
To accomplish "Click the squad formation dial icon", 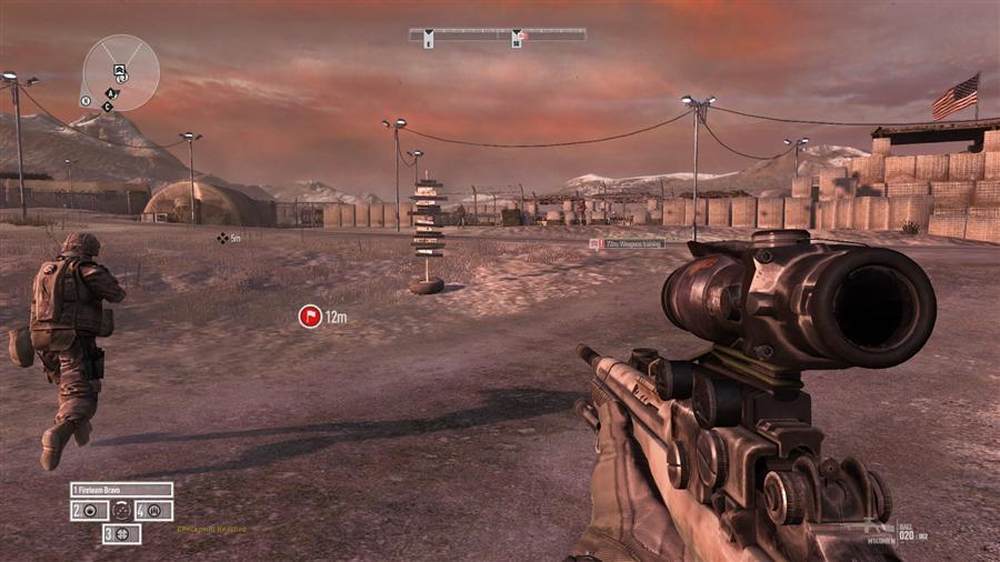I will point(122,510).
